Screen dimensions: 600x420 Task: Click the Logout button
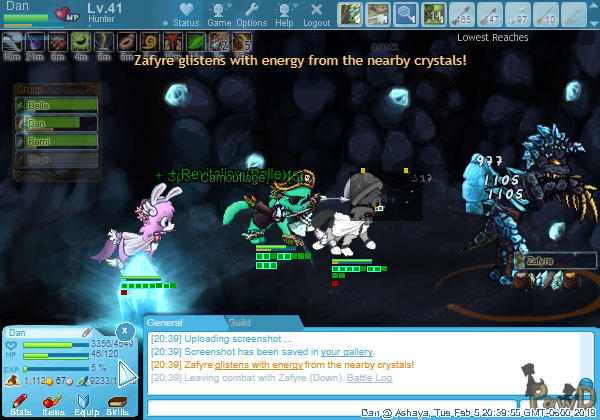[x=316, y=15]
